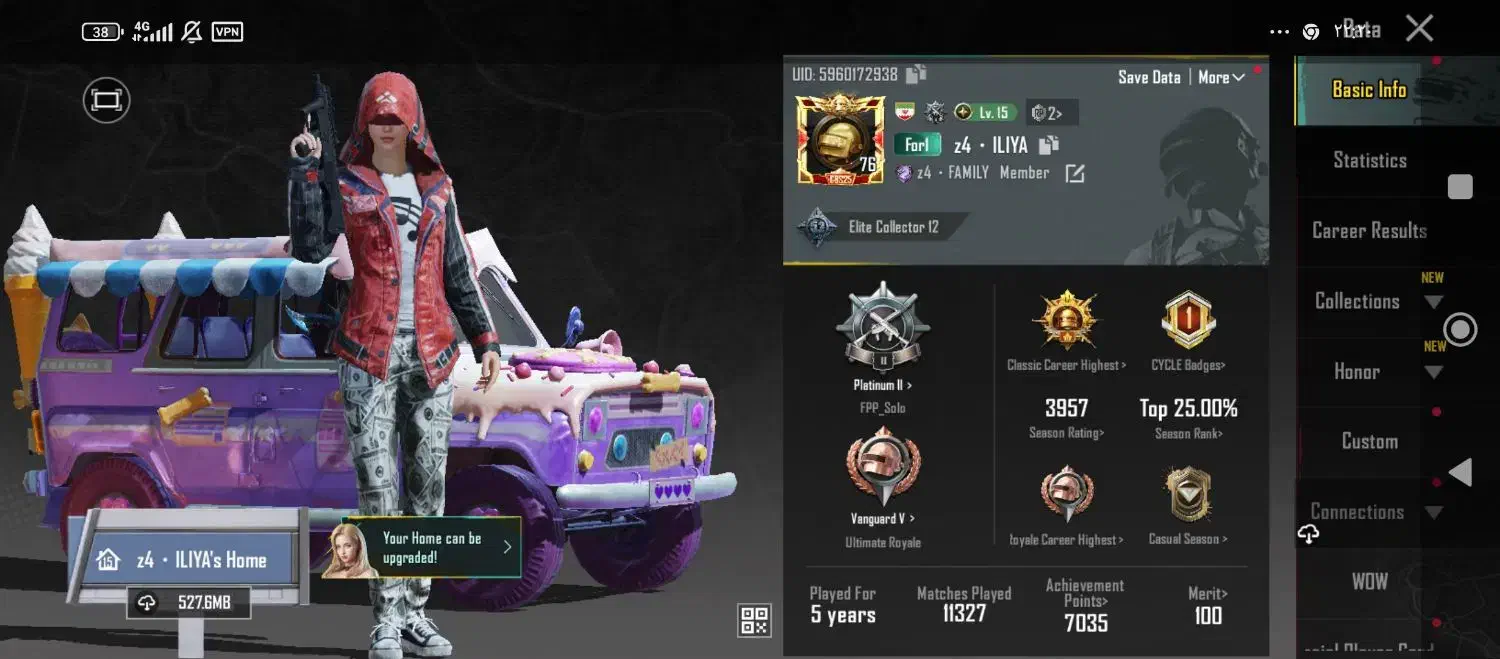This screenshot has width=1500, height=659.
Task: Open the QR code icon
Action: pos(754,620)
